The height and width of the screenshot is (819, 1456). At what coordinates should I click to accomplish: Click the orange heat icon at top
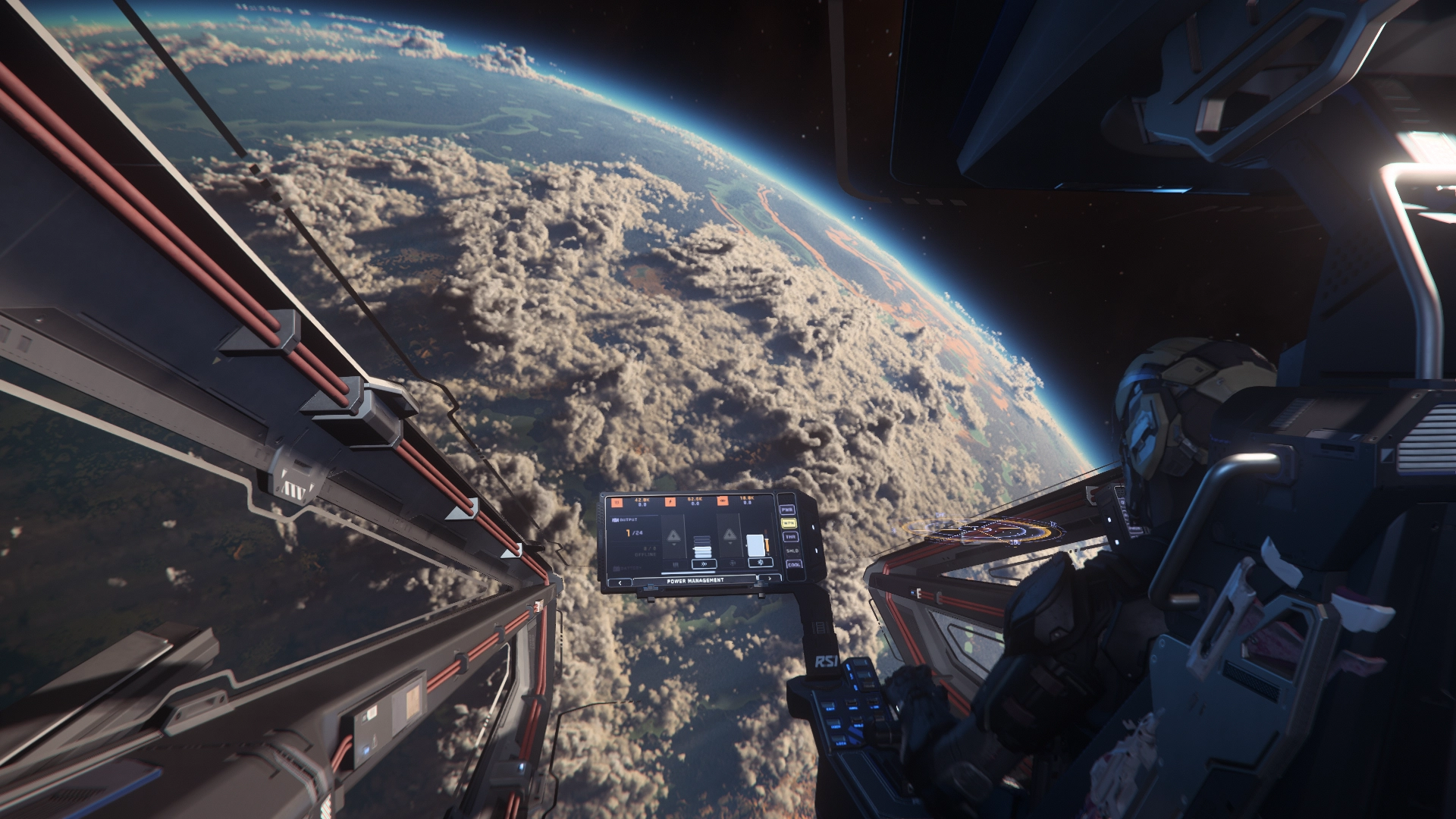coord(617,503)
